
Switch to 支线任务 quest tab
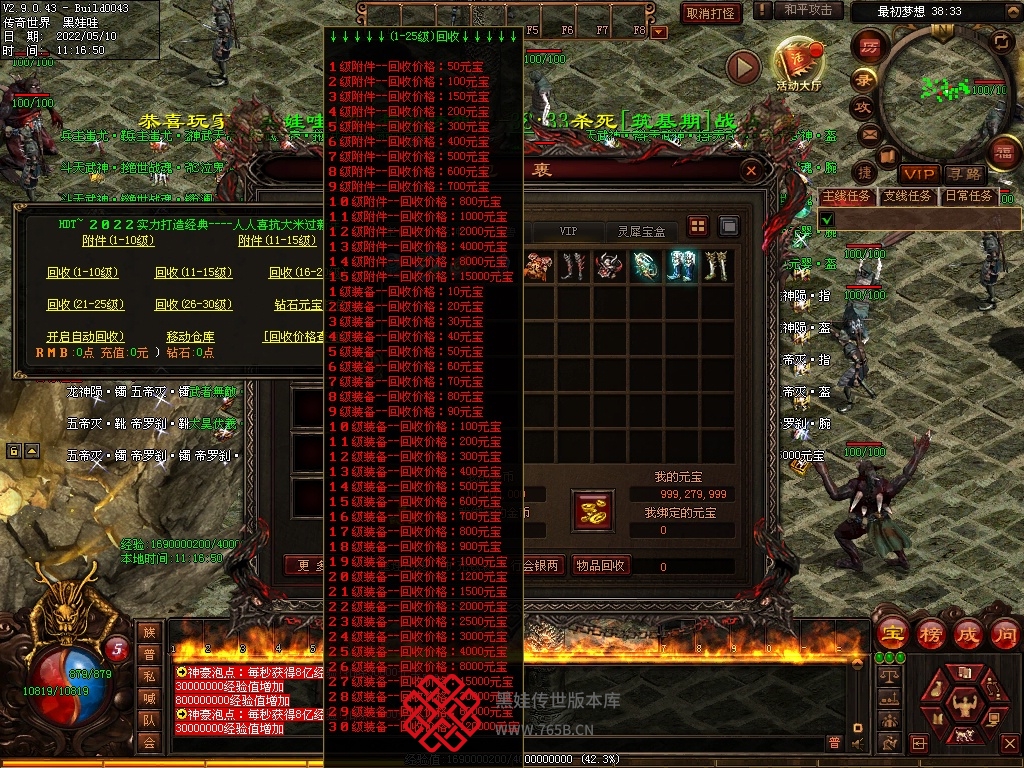(x=907, y=196)
